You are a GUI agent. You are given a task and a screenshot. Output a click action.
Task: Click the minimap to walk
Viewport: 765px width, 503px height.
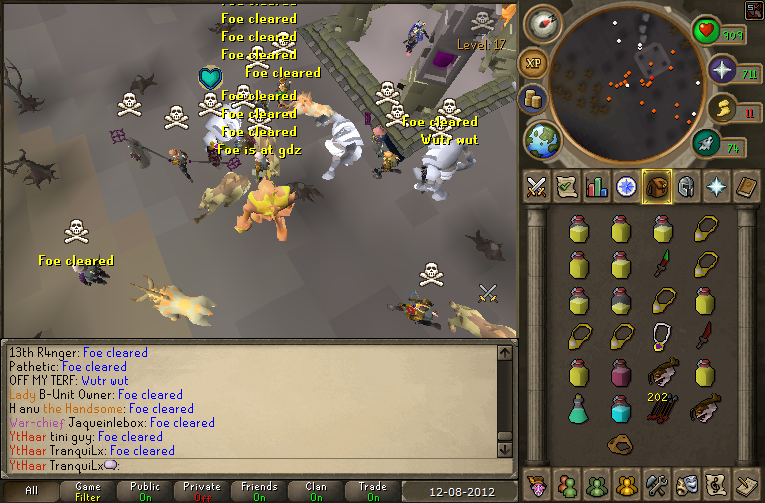[630, 75]
